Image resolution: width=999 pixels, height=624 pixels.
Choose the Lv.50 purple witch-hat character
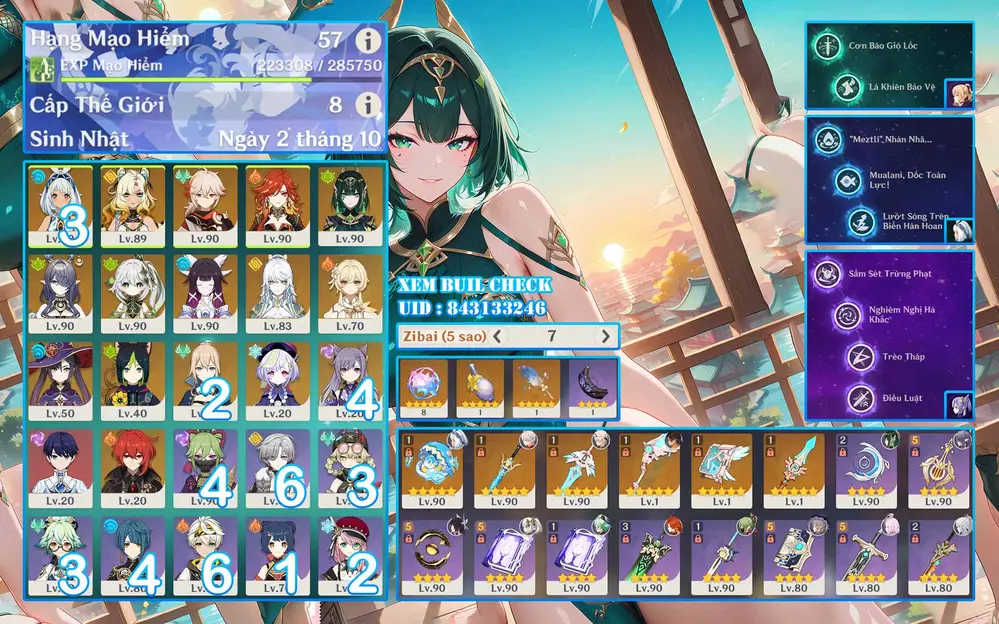tap(60, 382)
